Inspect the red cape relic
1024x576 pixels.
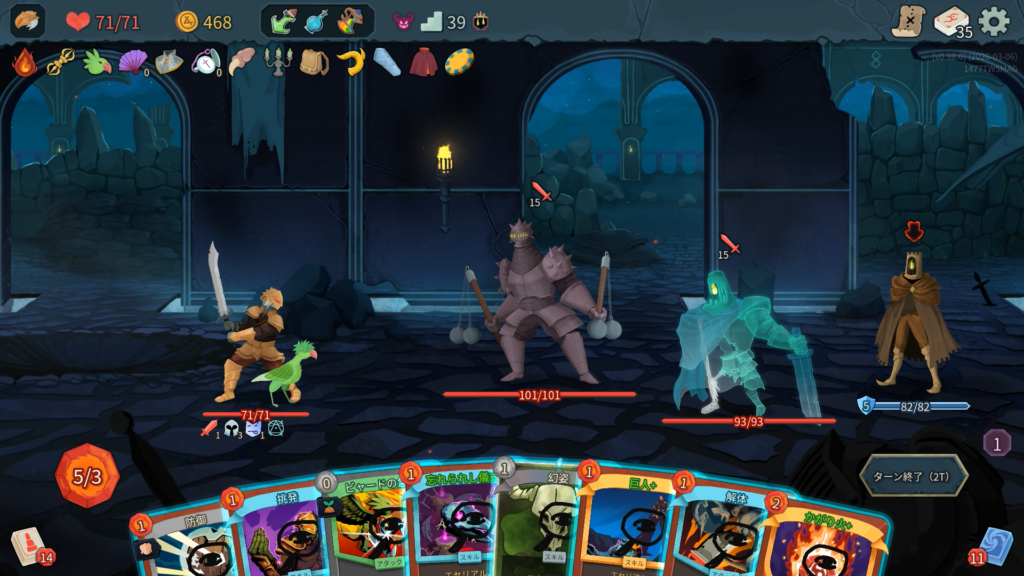pyautogui.click(x=423, y=63)
